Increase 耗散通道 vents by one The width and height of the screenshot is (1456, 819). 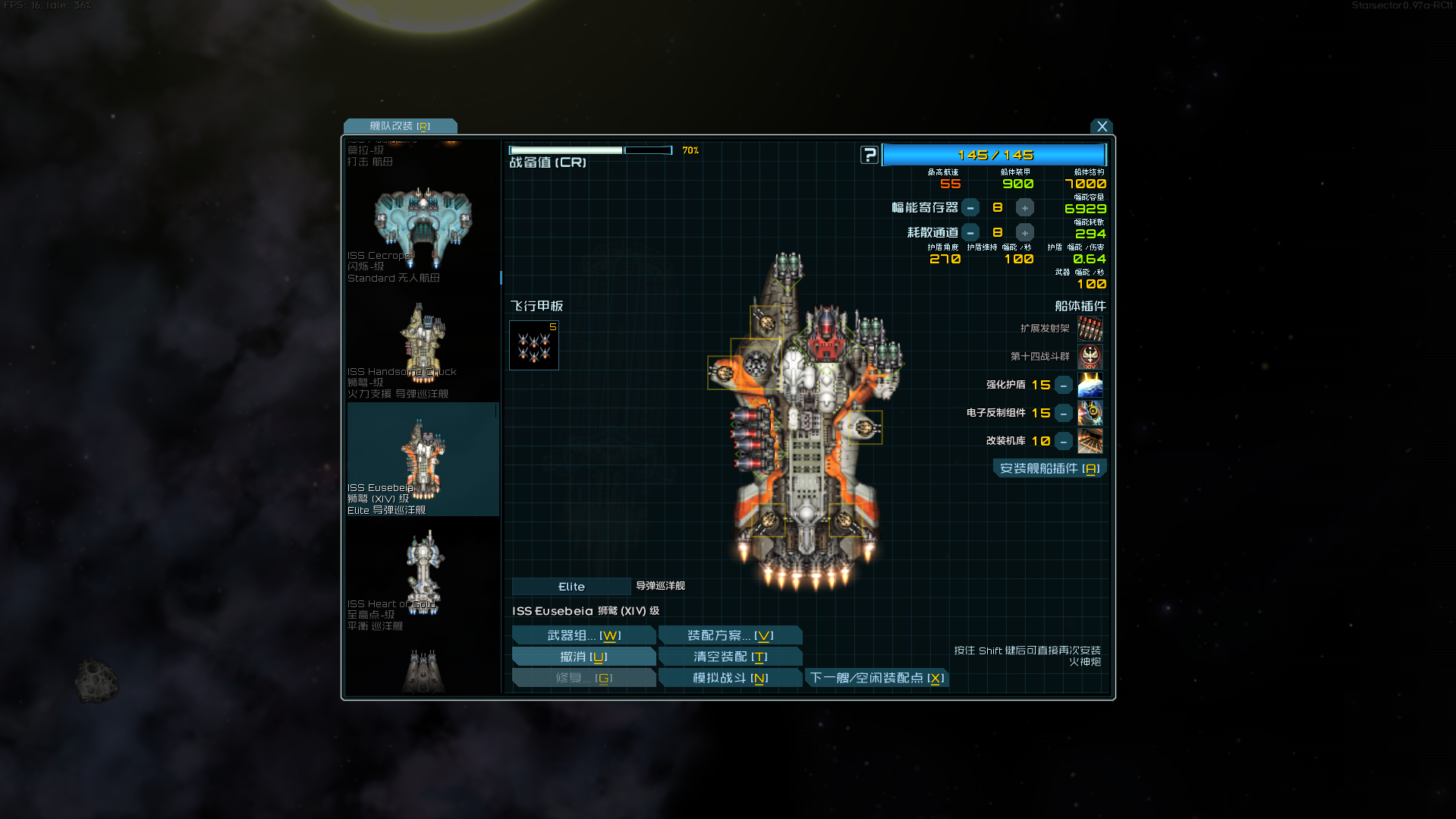tap(1024, 233)
